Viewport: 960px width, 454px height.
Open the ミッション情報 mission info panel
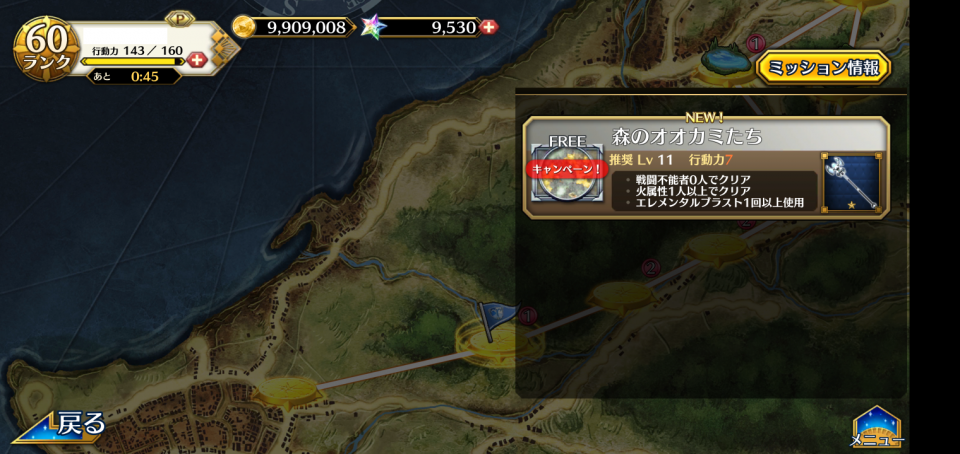pyautogui.click(x=823, y=68)
